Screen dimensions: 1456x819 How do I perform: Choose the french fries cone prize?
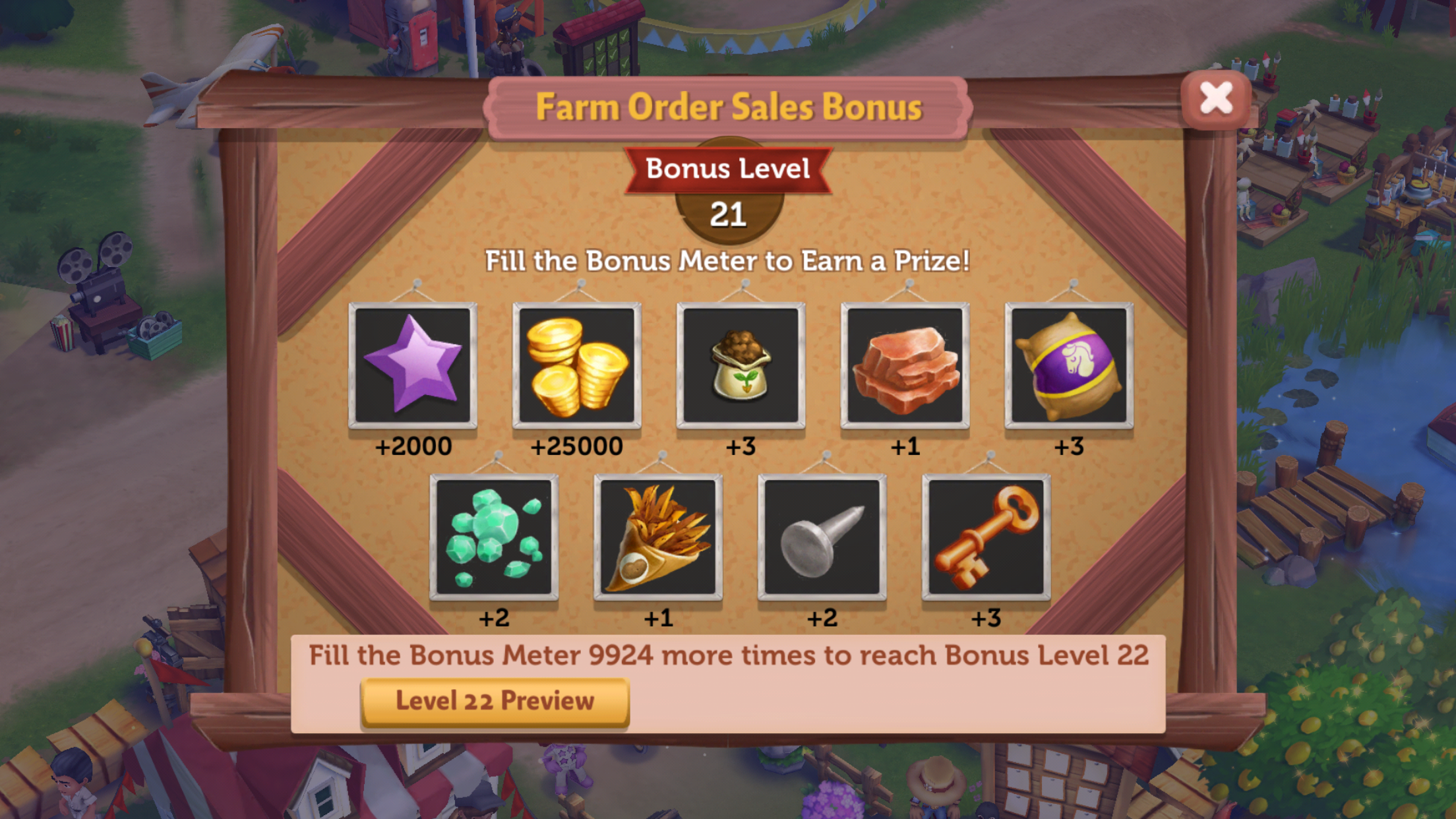click(658, 537)
